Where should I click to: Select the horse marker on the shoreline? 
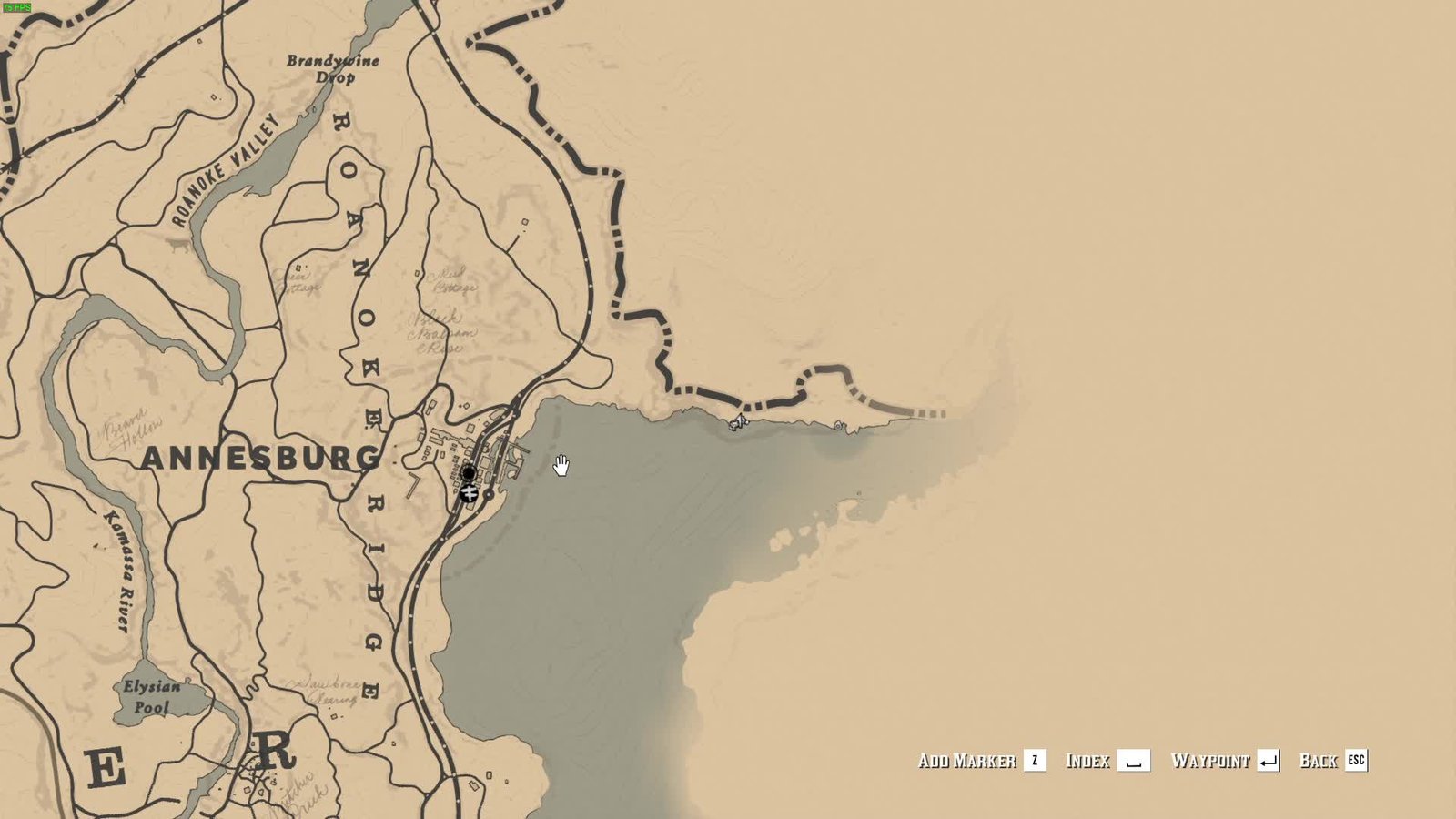tap(738, 421)
